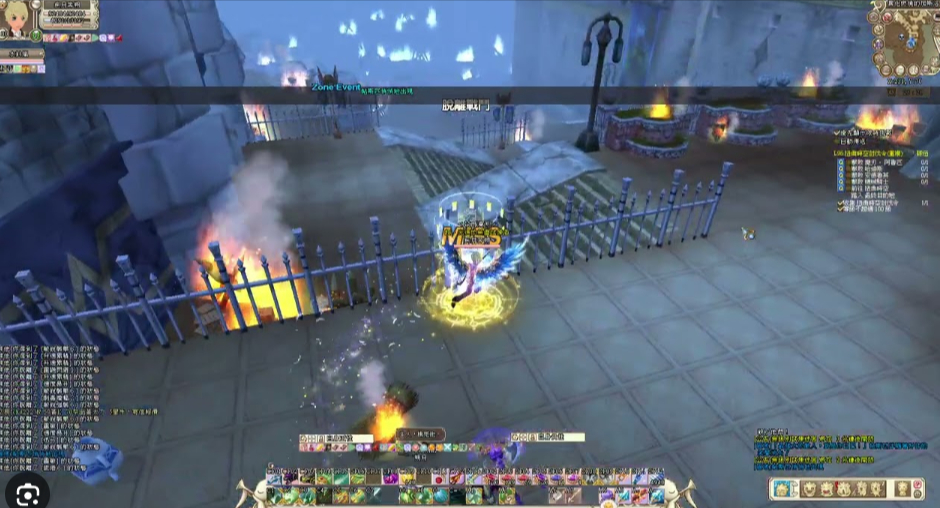Click the red-circle skill icon in the hotbar
The image size is (940, 508).
(438, 478)
